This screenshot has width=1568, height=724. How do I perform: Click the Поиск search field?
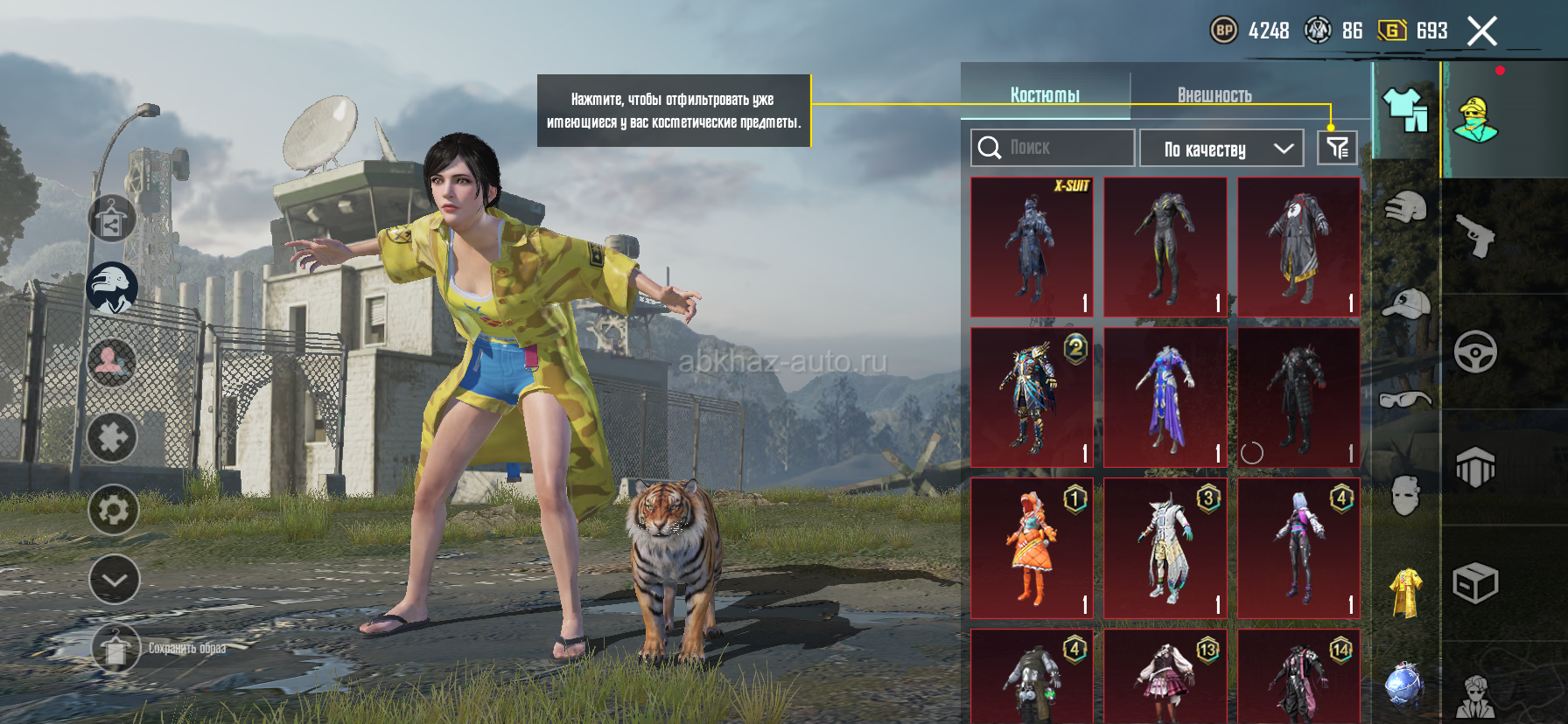pyautogui.click(x=1052, y=148)
